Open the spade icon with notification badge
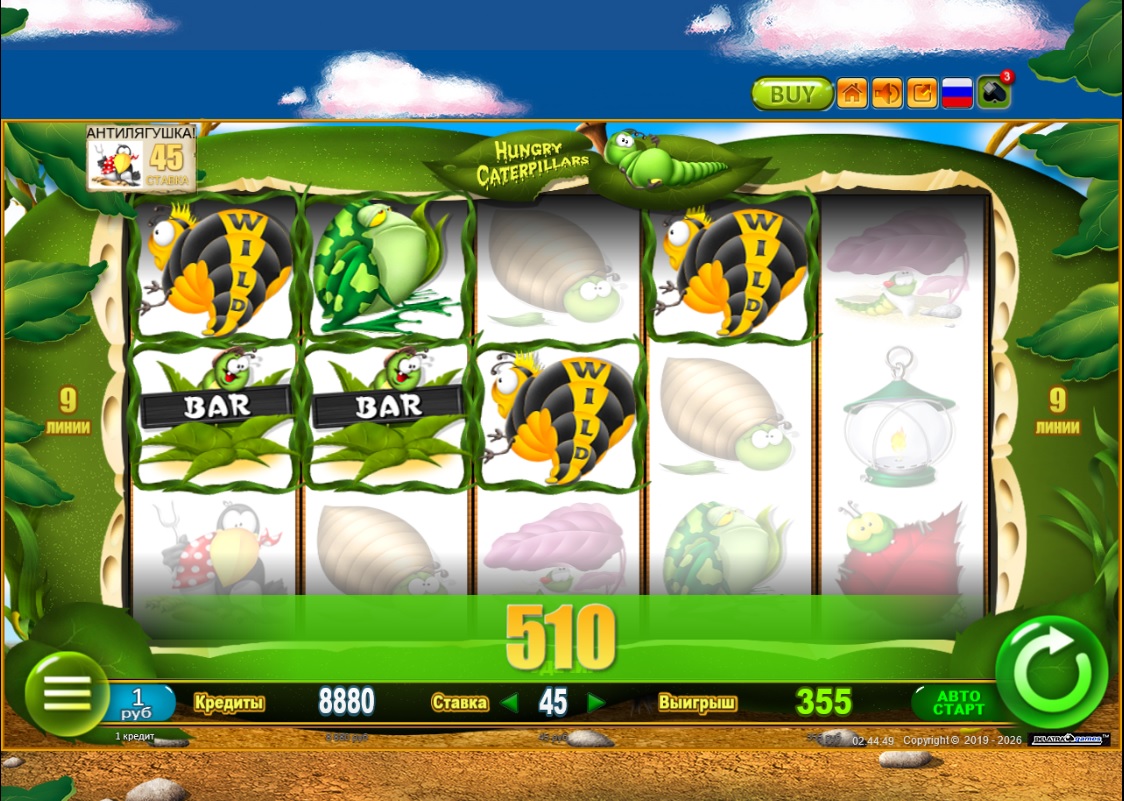 pos(994,93)
